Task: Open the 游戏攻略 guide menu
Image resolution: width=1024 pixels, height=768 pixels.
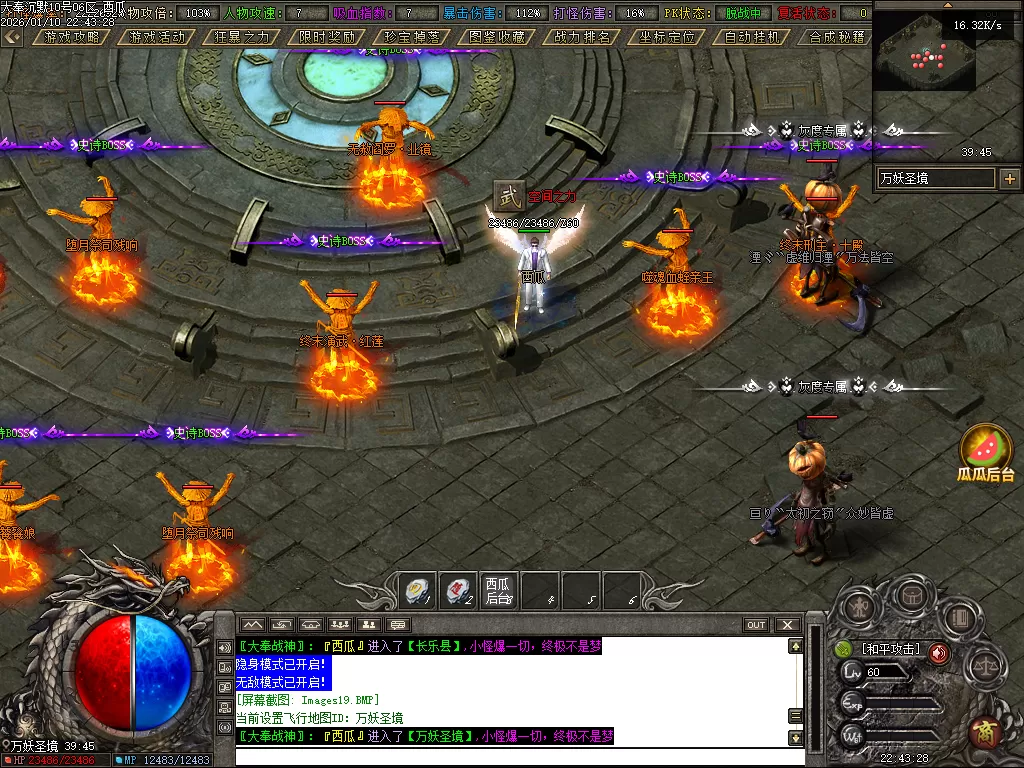Action: pyautogui.click(x=72, y=37)
